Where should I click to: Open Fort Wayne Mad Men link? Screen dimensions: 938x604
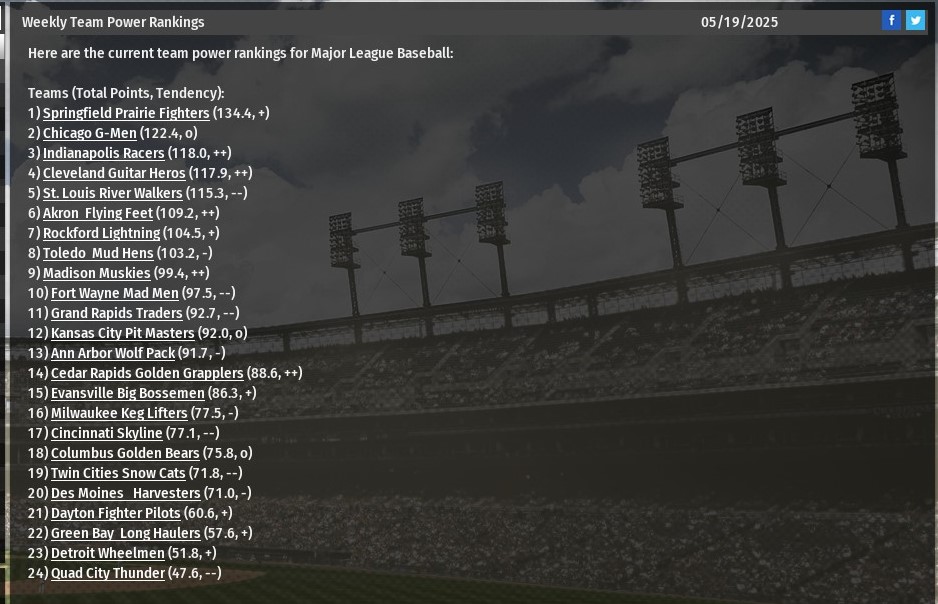click(114, 293)
